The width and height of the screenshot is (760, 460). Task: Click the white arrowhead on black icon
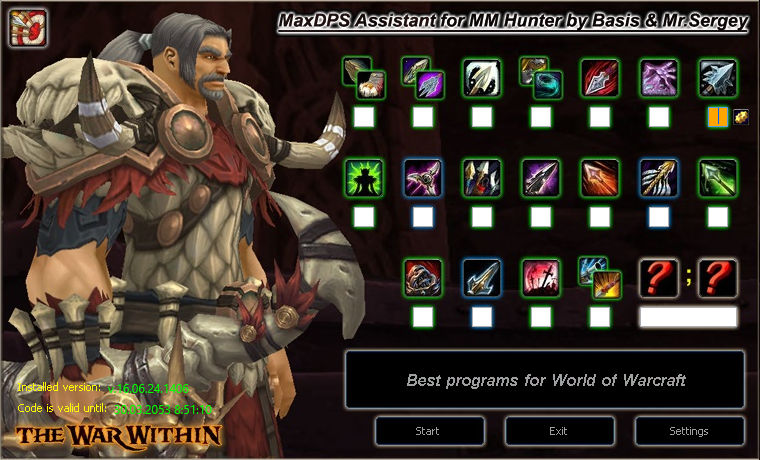pos(482,77)
